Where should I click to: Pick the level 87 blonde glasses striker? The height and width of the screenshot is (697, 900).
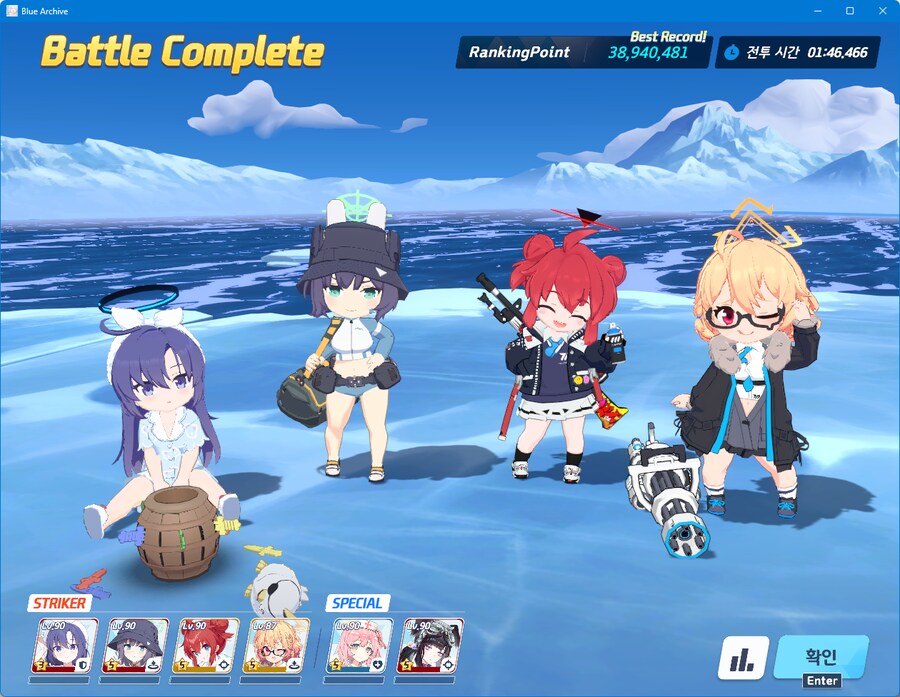(x=277, y=645)
